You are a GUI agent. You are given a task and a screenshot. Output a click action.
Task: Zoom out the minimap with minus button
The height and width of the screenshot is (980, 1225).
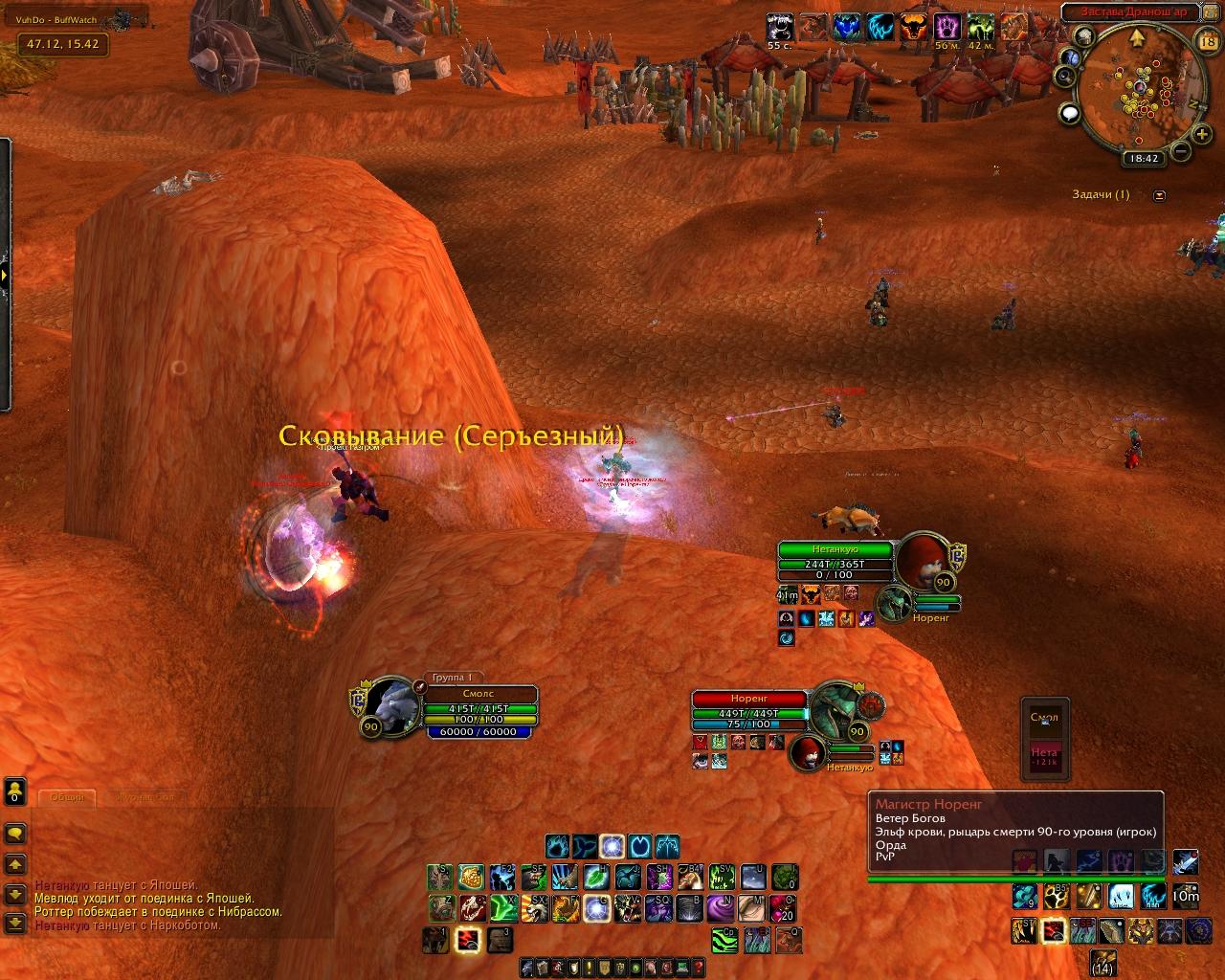[1181, 151]
